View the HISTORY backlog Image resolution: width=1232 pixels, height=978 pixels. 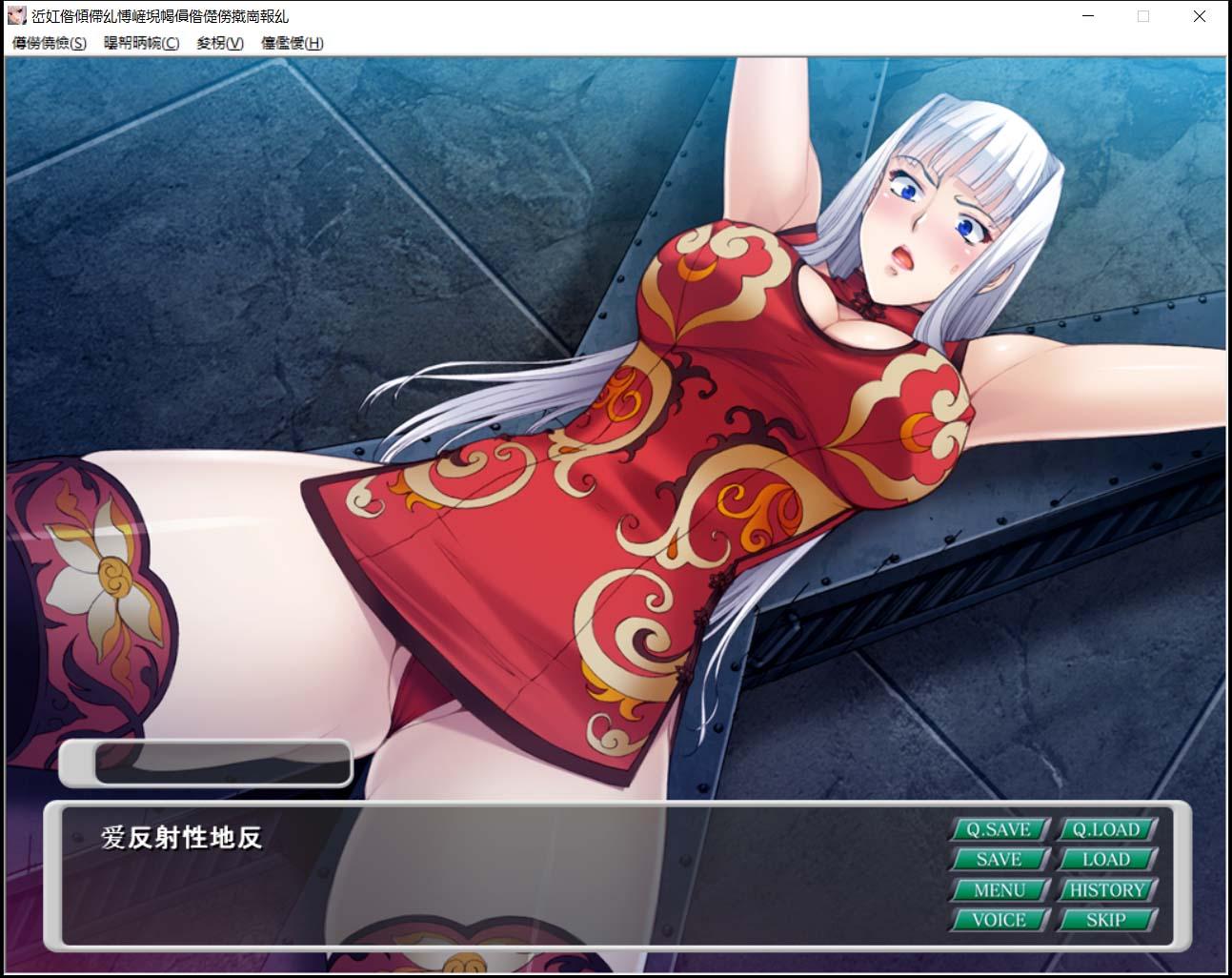click(x=1107, y=889)
